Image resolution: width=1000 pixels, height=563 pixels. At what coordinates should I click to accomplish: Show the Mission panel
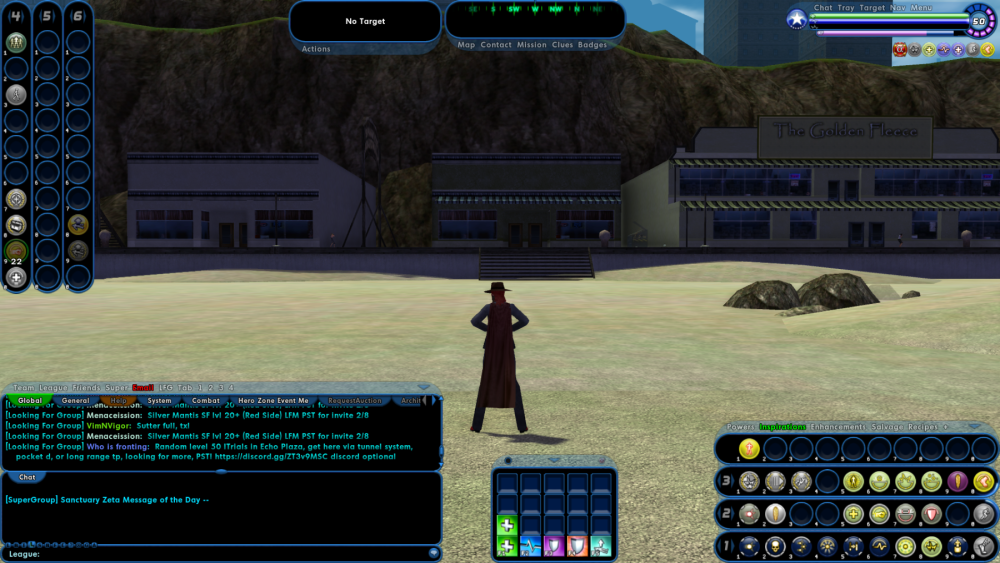532,45
